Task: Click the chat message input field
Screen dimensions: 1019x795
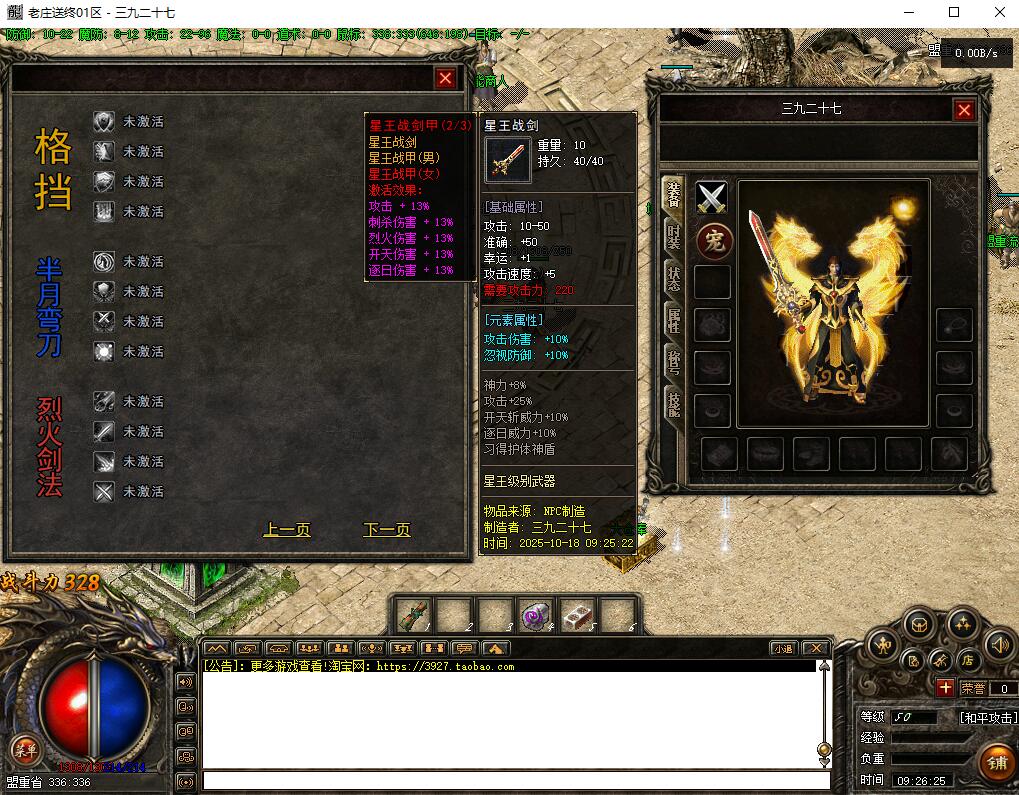Action: [x=515, y=780]
